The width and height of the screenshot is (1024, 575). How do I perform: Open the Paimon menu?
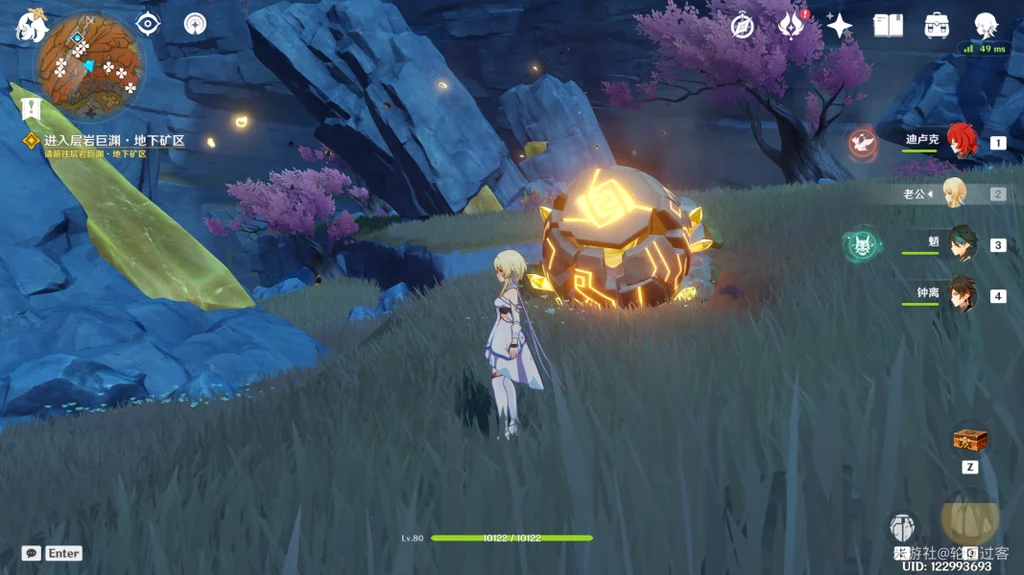tap(30, 26)
